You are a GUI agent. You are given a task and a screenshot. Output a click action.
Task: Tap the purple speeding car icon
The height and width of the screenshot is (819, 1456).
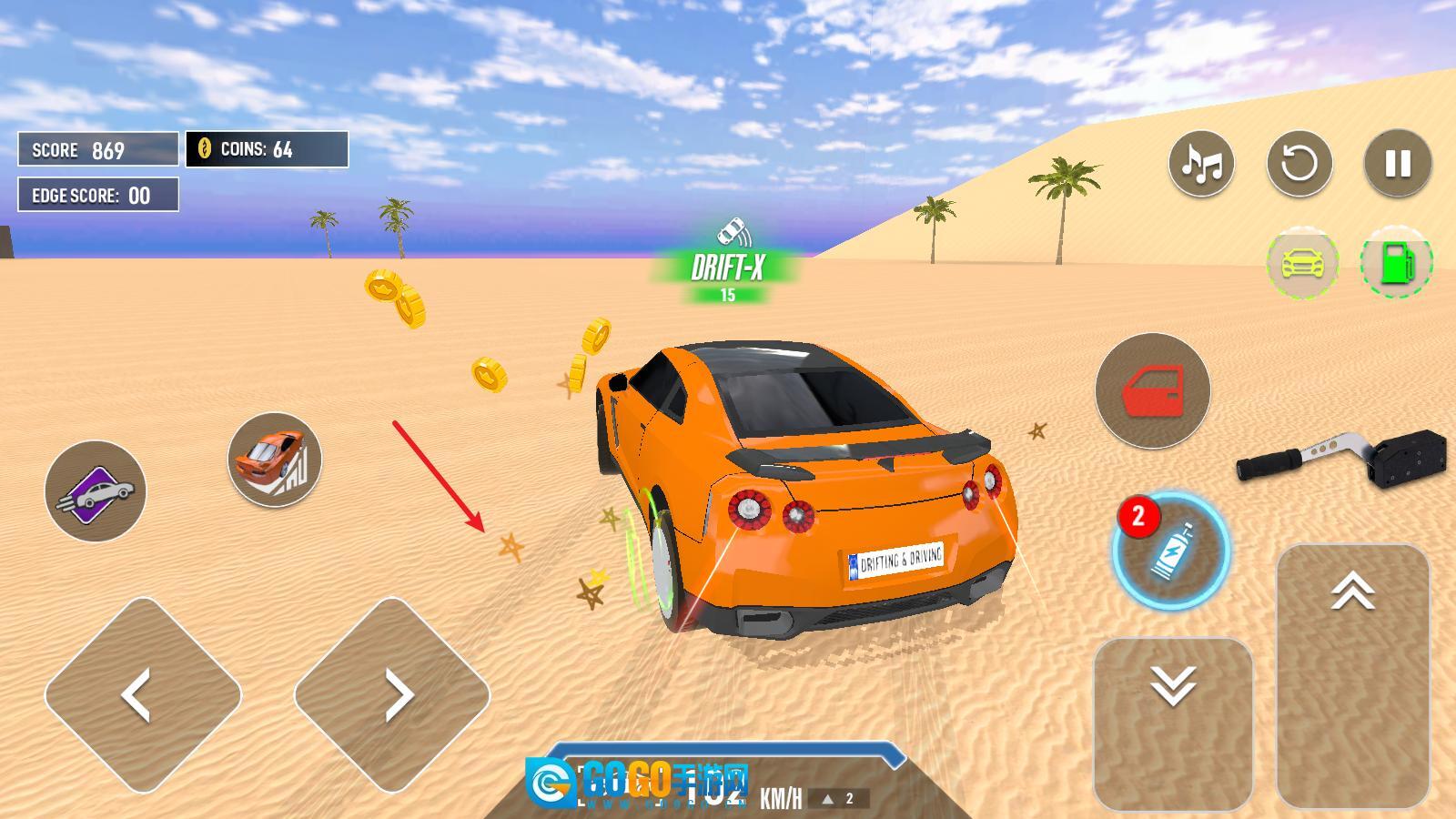[x=96, y=491]
